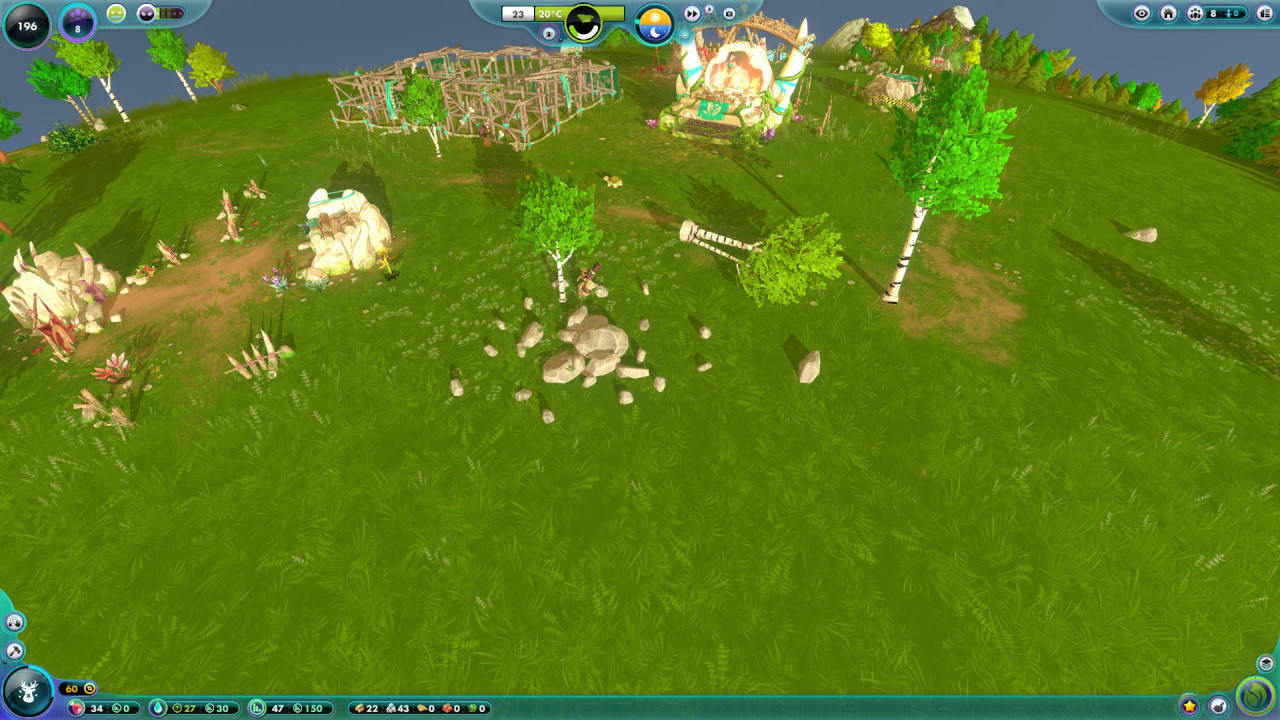Toggle the stacked layers button
Screen dimensions: 1280x720
click(1266, 664)
